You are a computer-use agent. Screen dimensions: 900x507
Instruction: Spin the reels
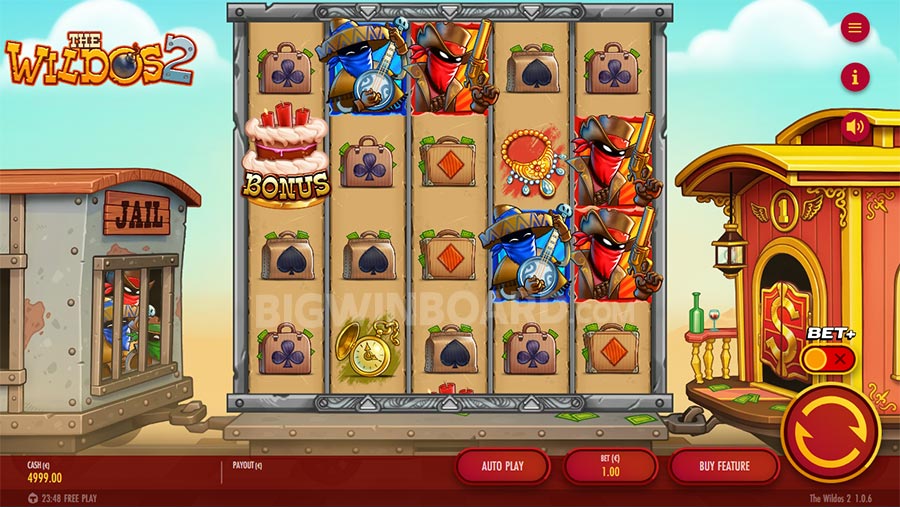[x=830, y=432]
